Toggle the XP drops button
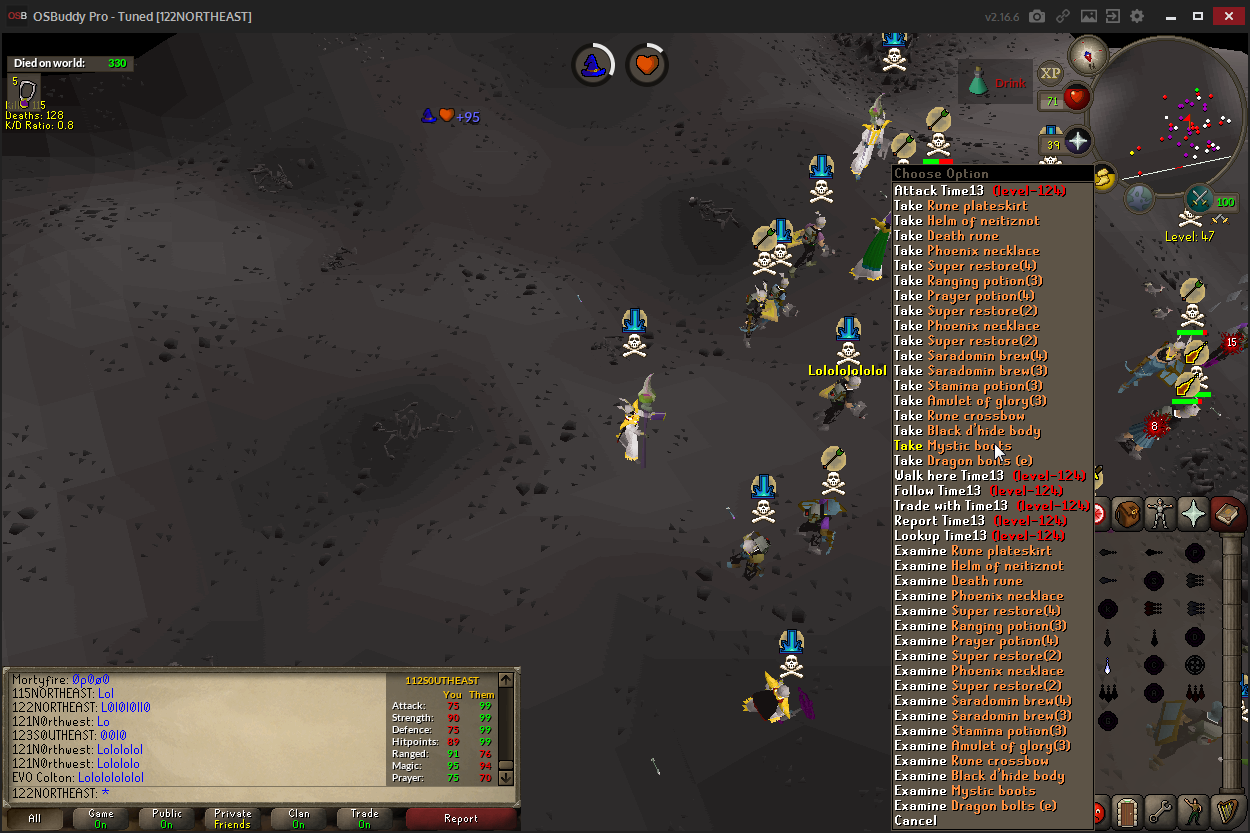The width and height of the screenshot is (1250, 833). (x=1050, y=73)
